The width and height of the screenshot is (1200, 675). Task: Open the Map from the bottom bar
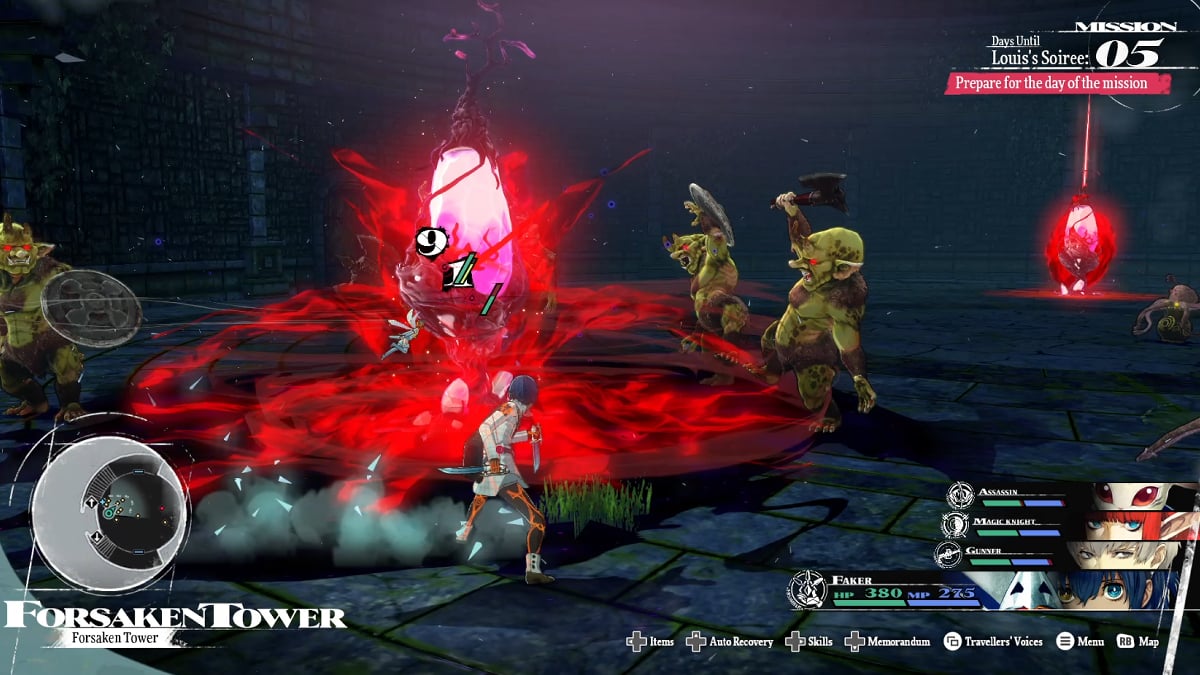pyautogui.click(x=1138, y=641)
